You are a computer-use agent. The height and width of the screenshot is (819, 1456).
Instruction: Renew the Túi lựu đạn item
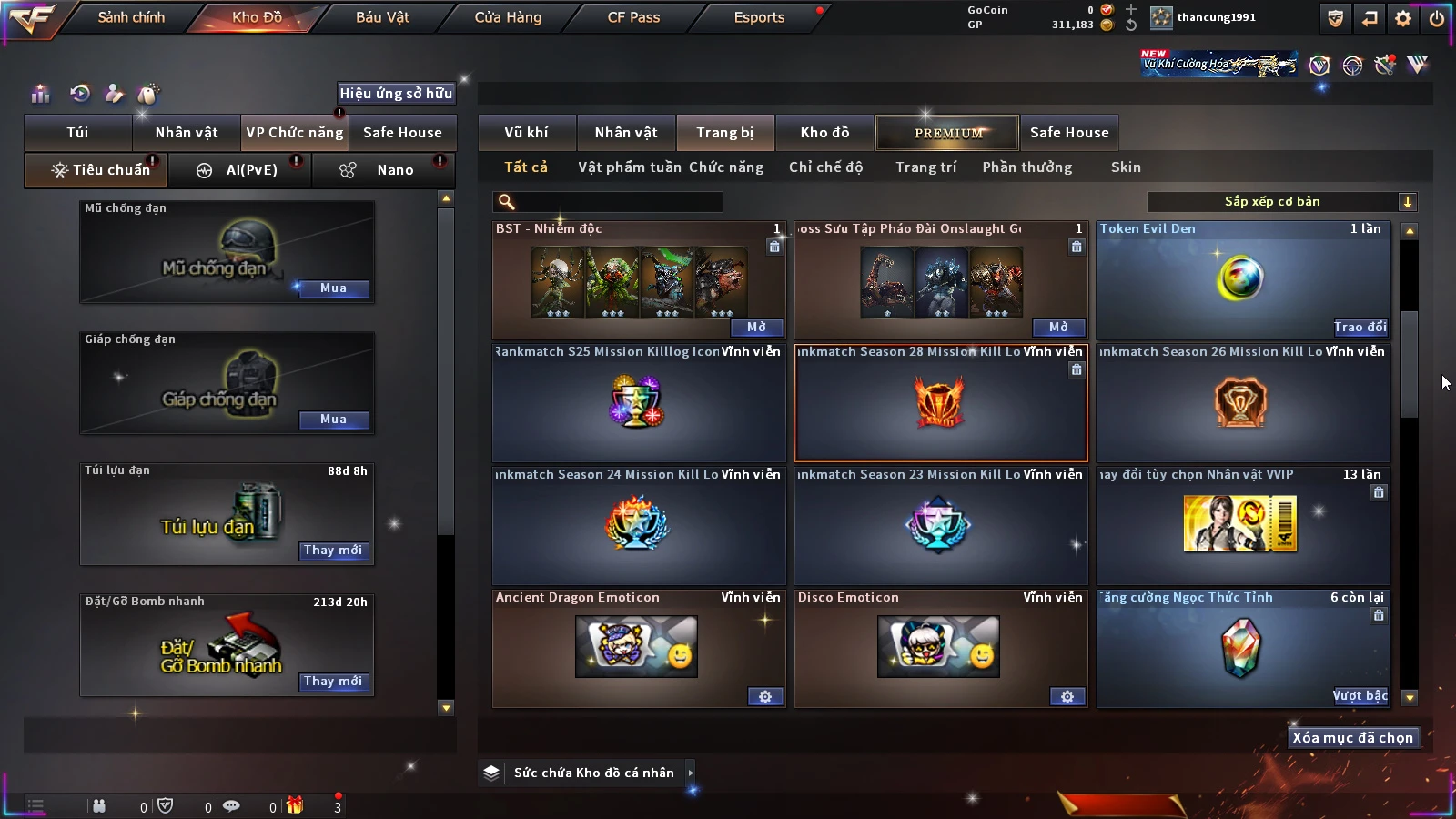333,551
